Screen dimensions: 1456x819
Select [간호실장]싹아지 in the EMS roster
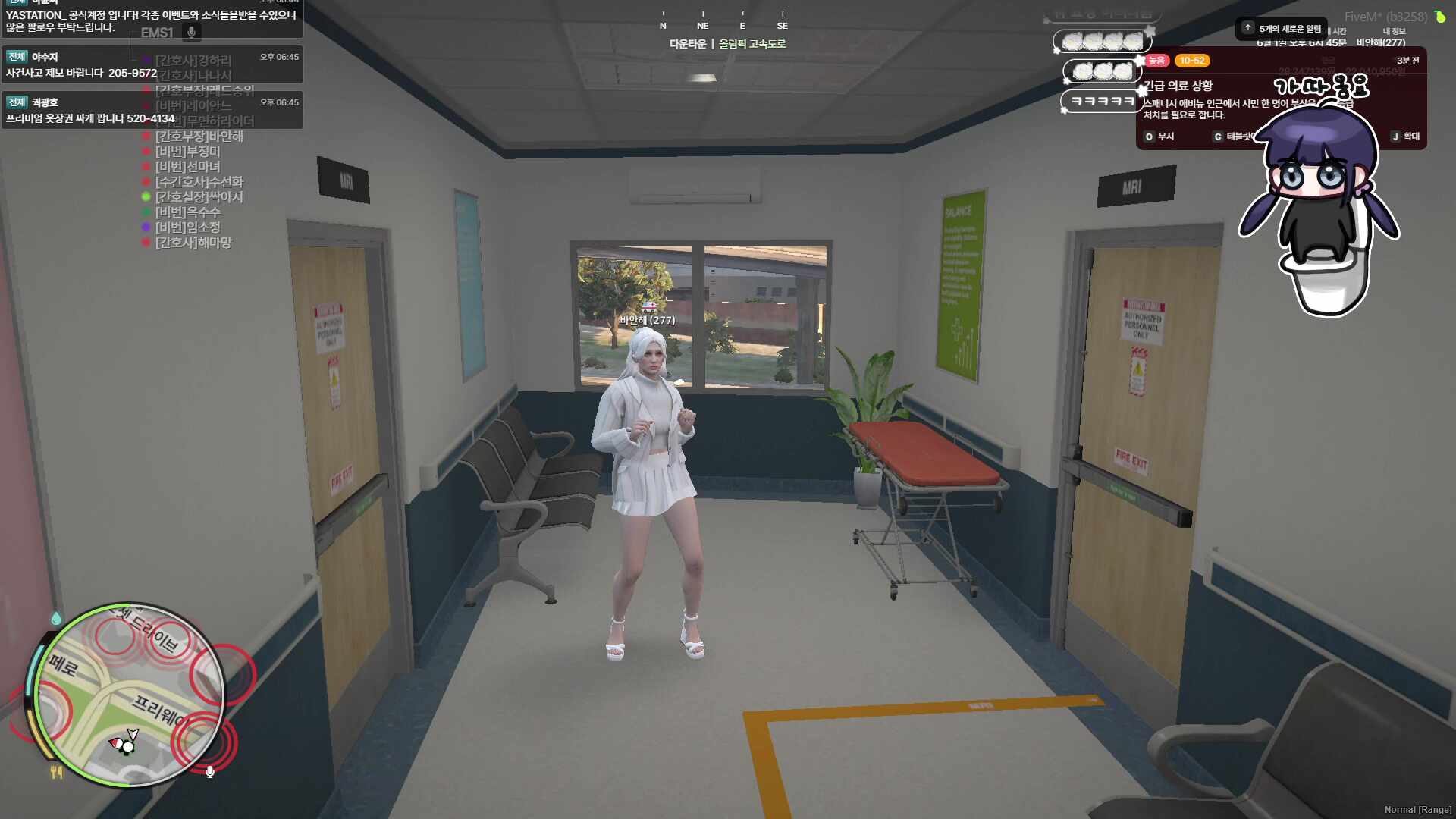tap(199, 197)
